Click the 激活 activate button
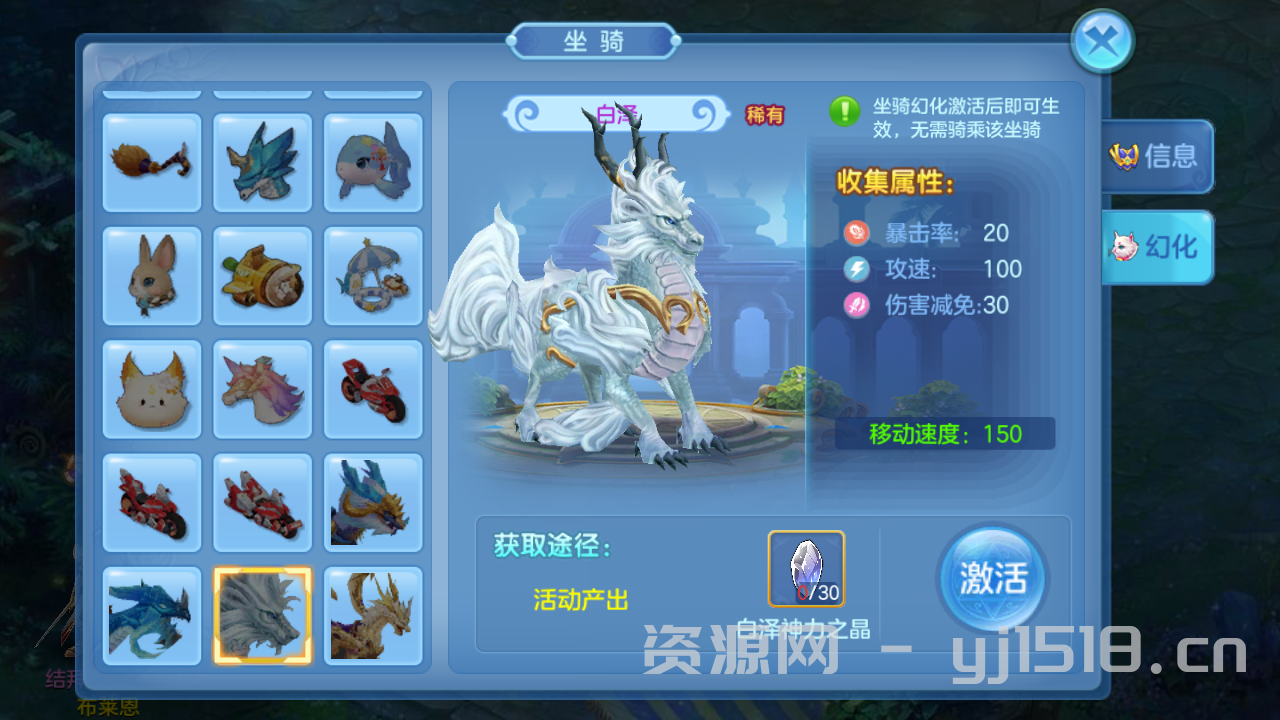The image size is (1280, 720). 992,579
